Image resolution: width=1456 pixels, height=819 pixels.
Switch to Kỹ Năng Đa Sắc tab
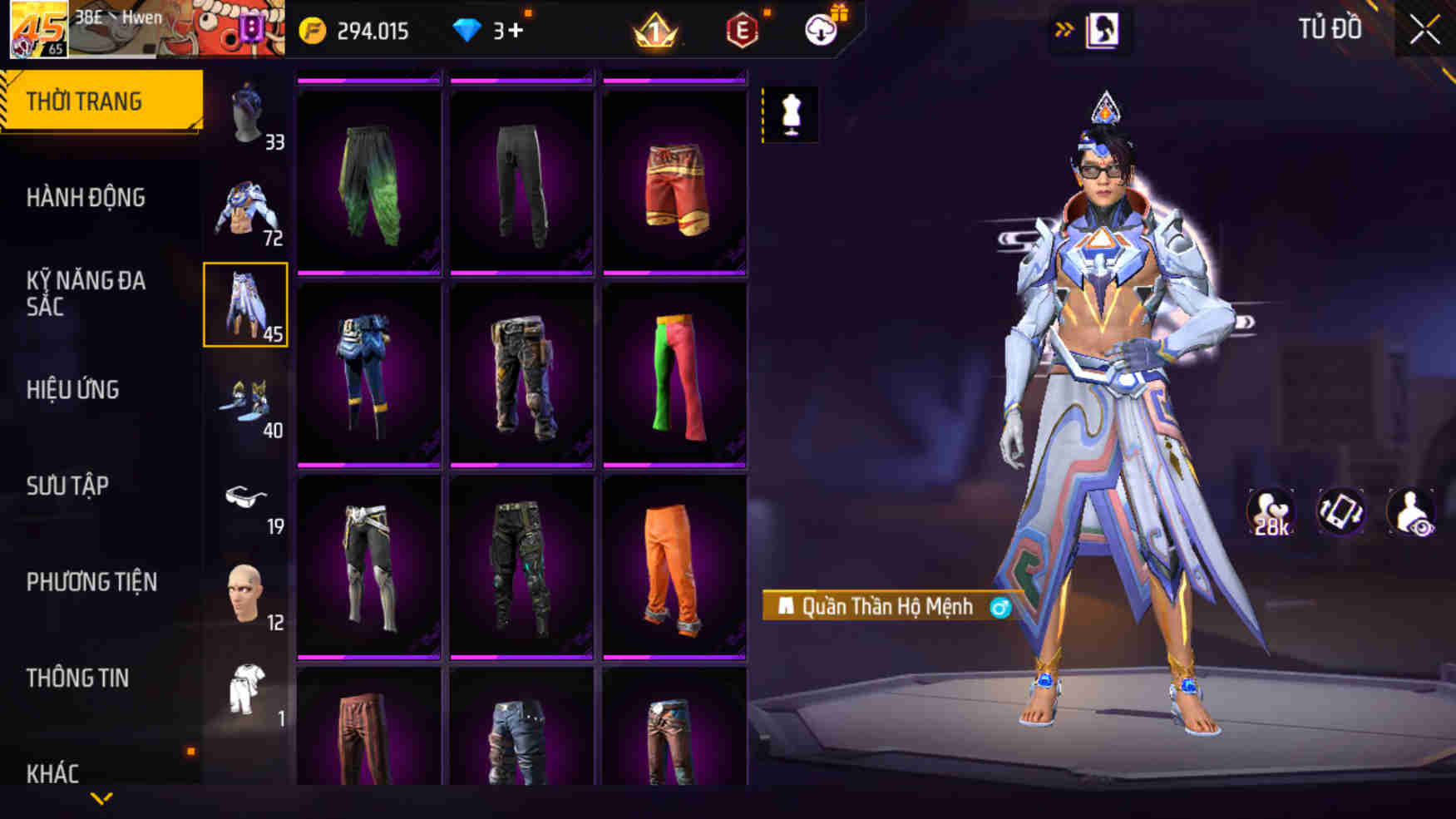coord(86,294)
